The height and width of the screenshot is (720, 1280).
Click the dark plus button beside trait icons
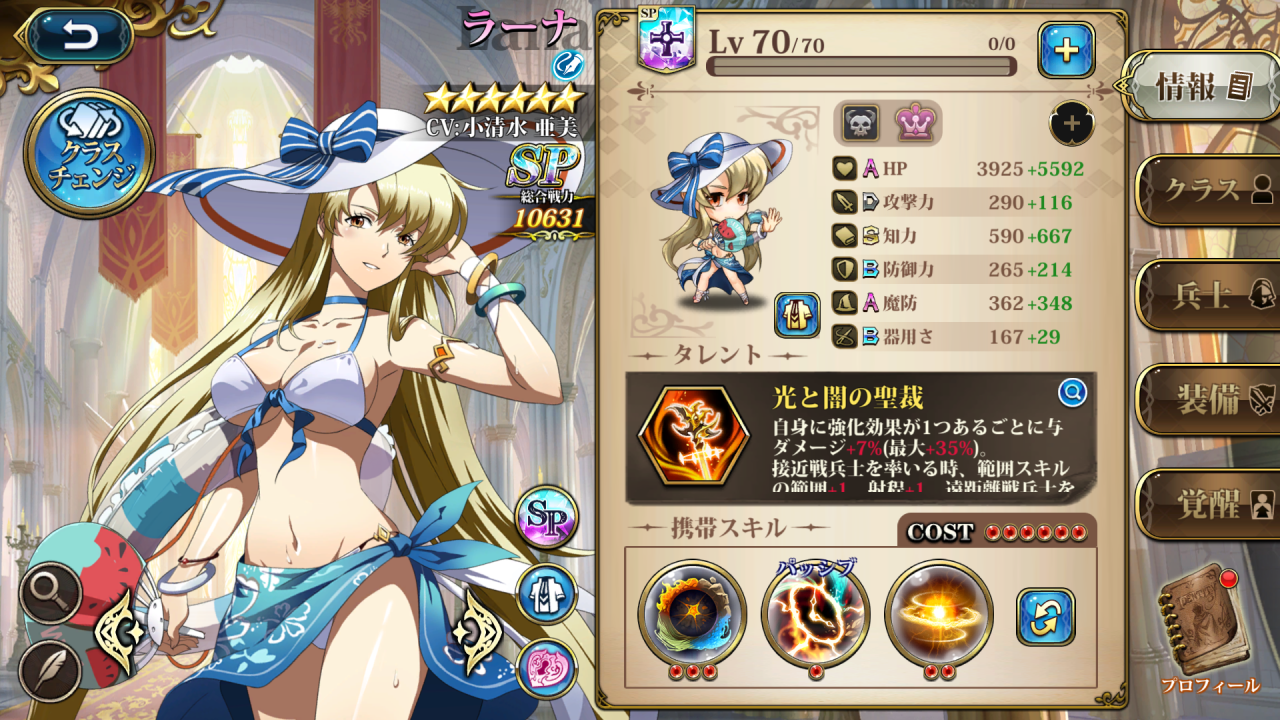pos(1071,124)
